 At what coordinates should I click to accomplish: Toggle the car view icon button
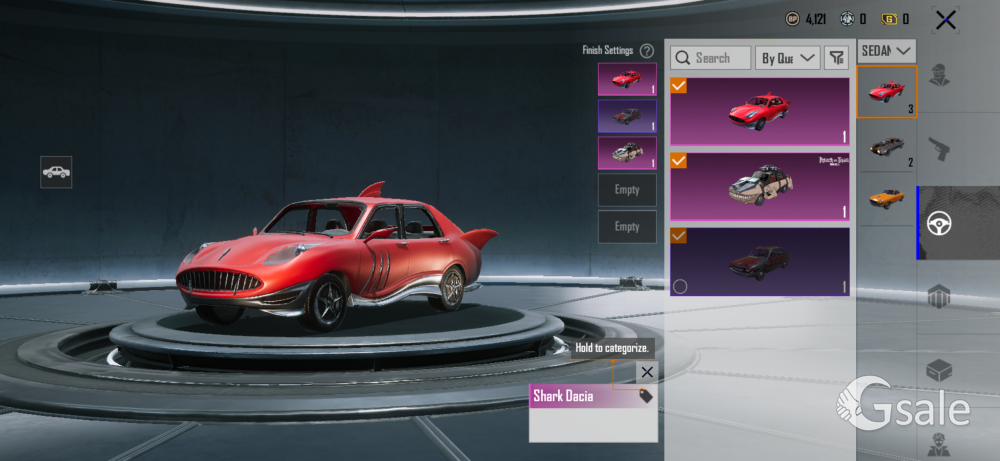tap(56, 172)
